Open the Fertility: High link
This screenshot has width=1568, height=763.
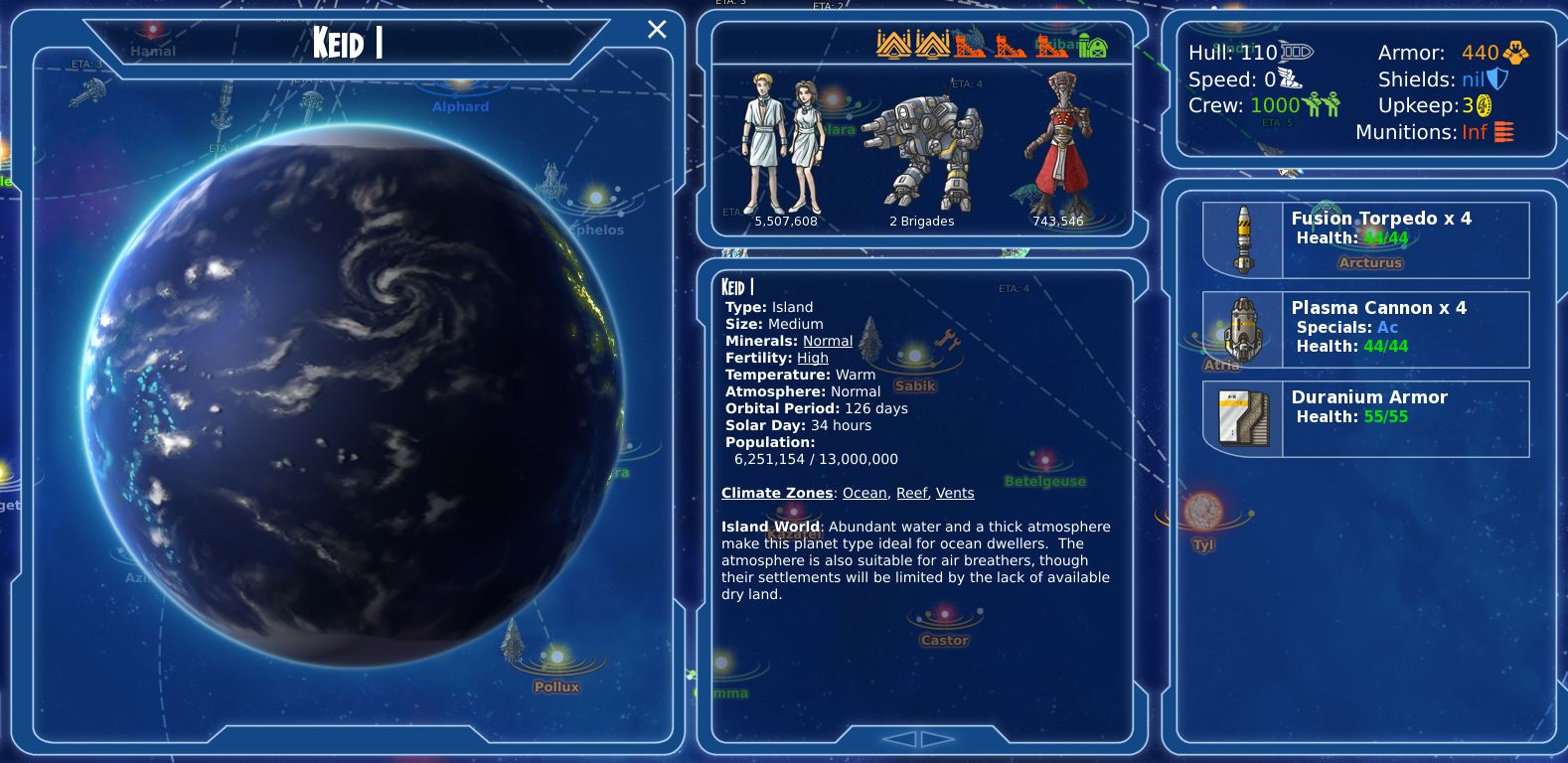(812, 358)
